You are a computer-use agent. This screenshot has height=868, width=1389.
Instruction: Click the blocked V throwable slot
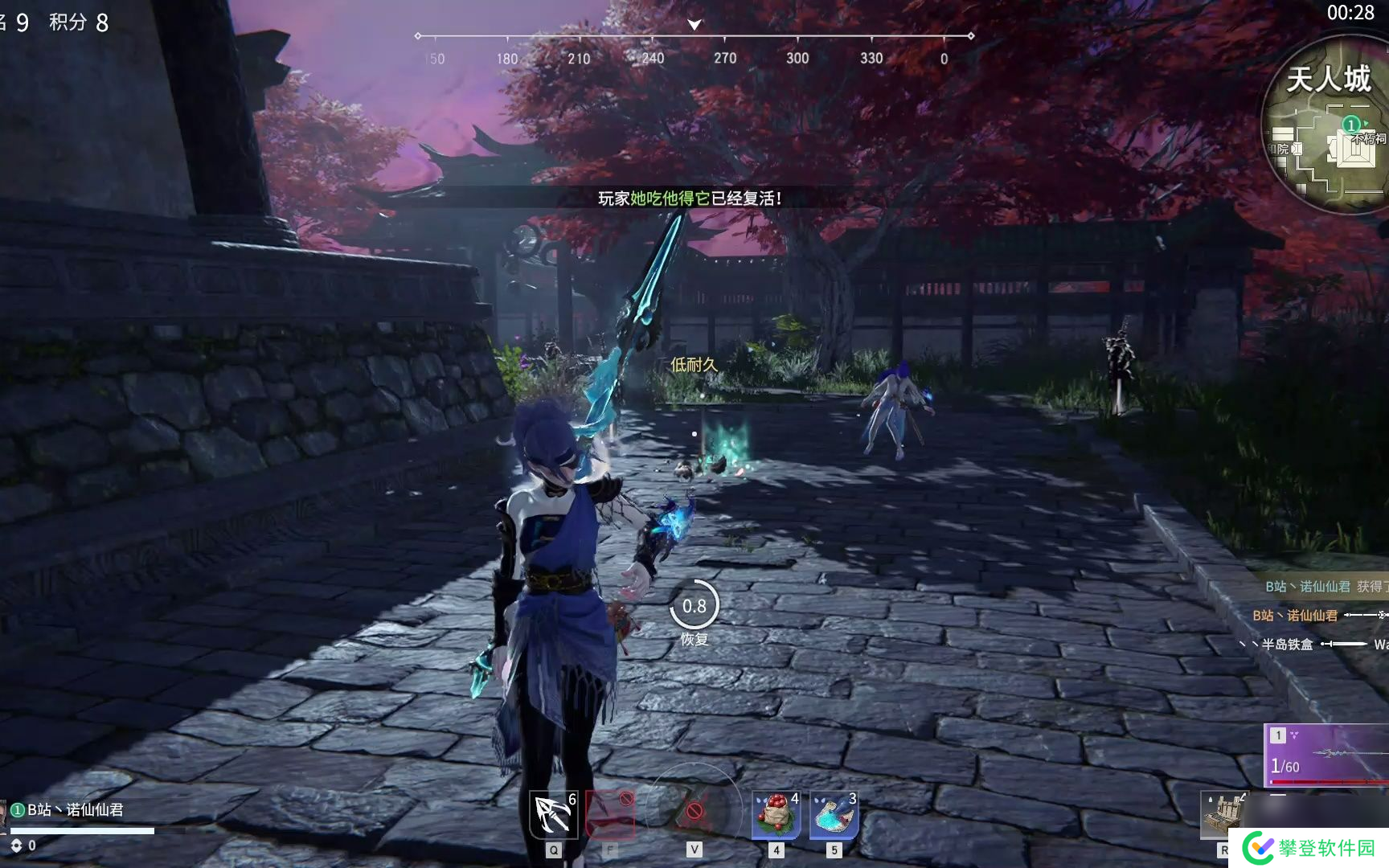tap(692, 814)
